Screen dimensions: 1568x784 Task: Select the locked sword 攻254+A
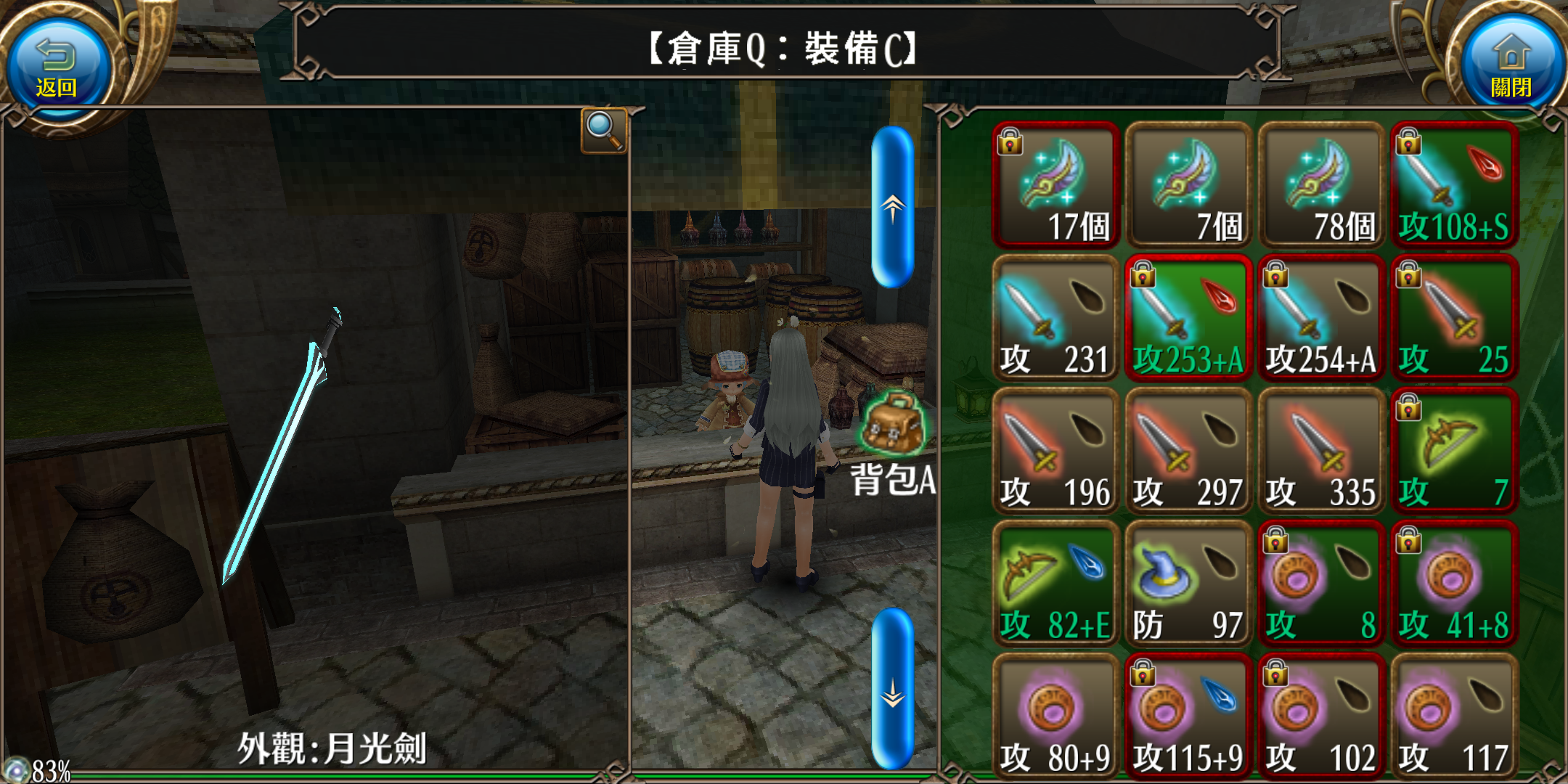pos(1322,318)
